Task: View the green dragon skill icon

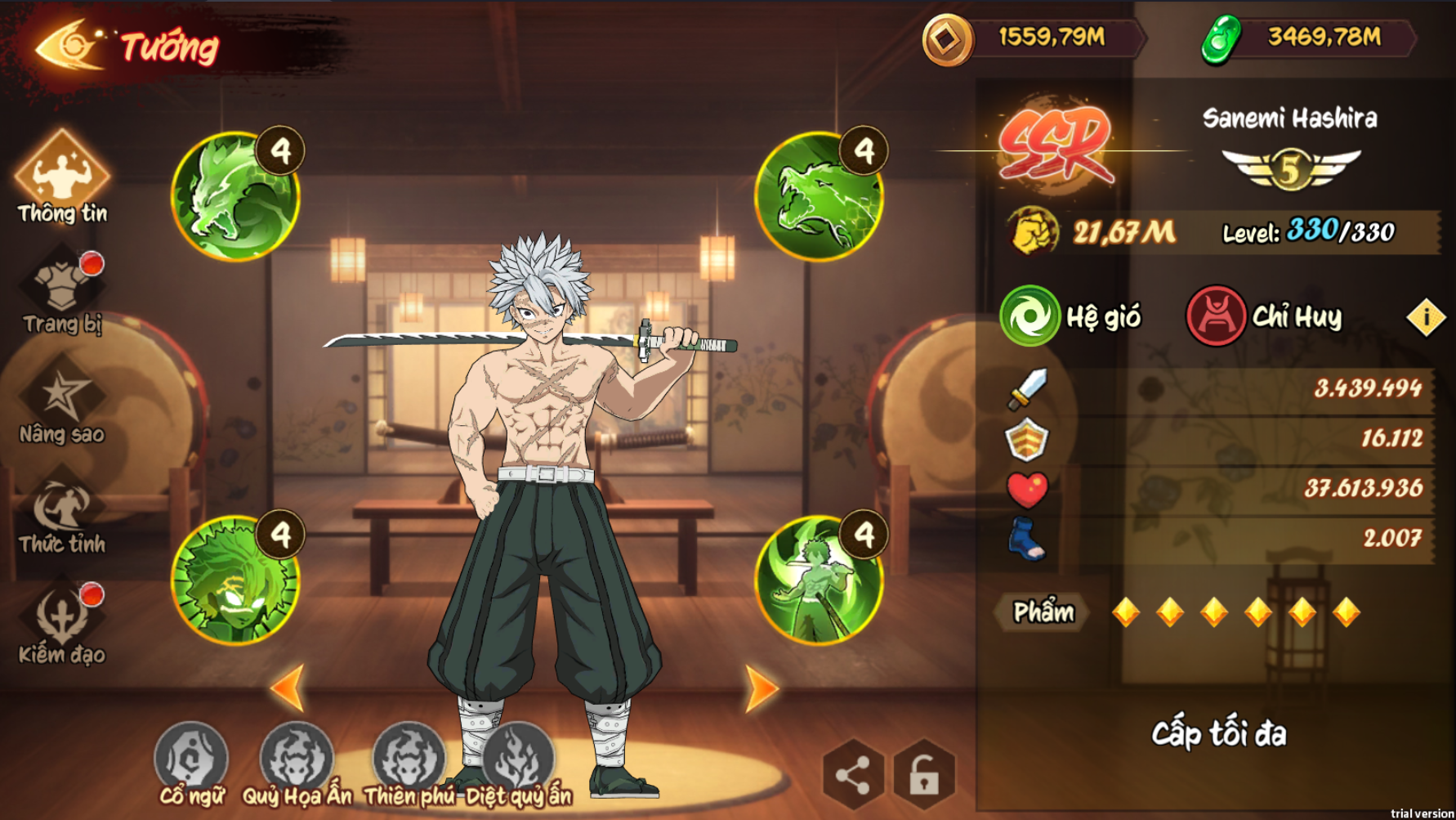Action: tap(235, 196)
